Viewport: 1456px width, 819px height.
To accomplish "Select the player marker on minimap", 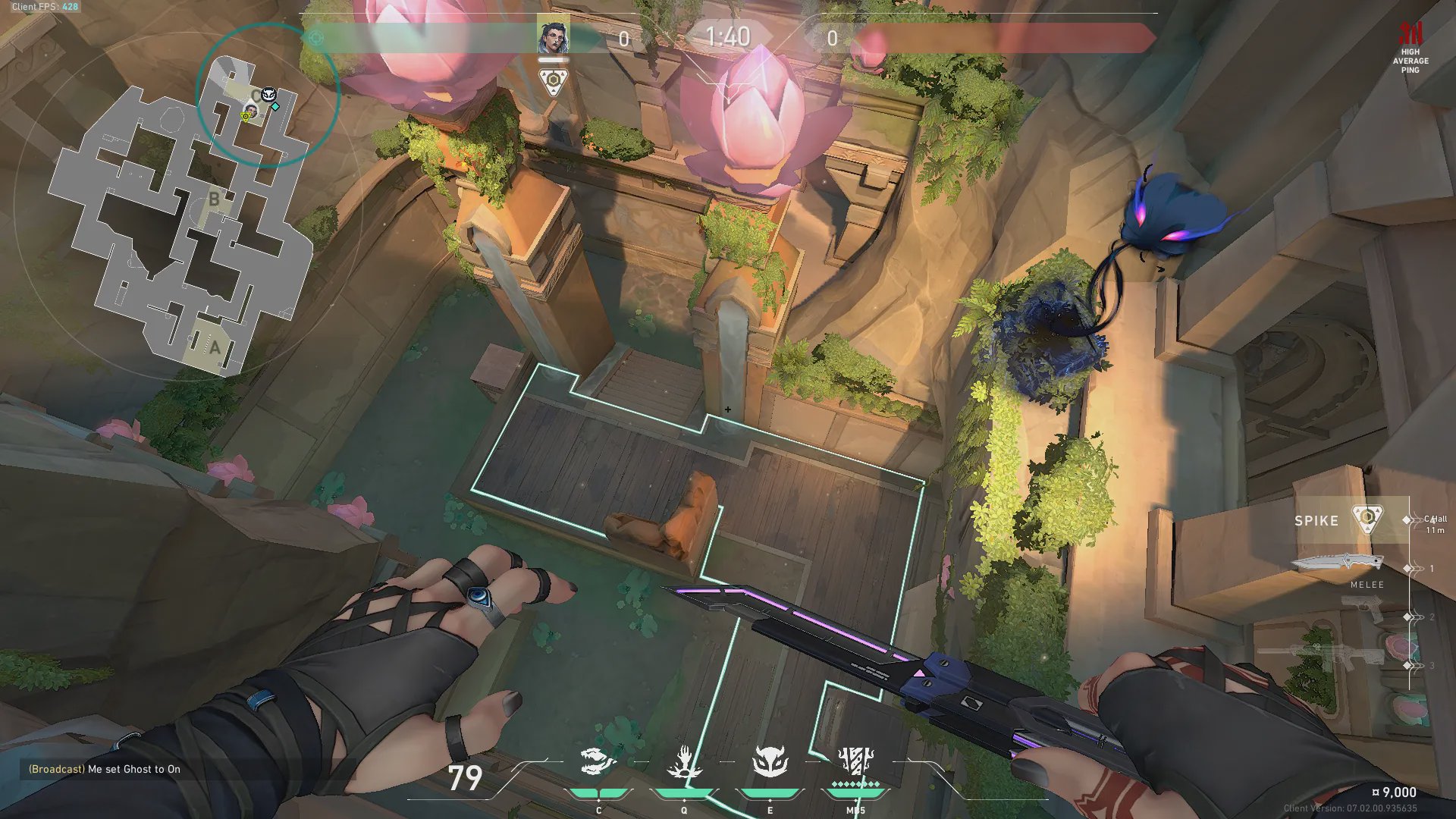I will (251, 111).
